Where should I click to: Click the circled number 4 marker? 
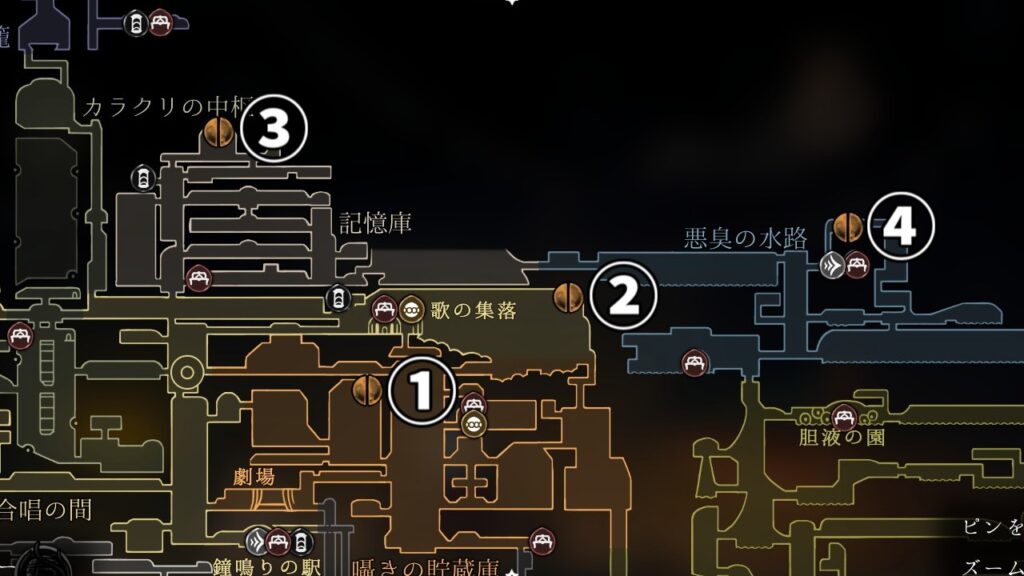(900, 228)
